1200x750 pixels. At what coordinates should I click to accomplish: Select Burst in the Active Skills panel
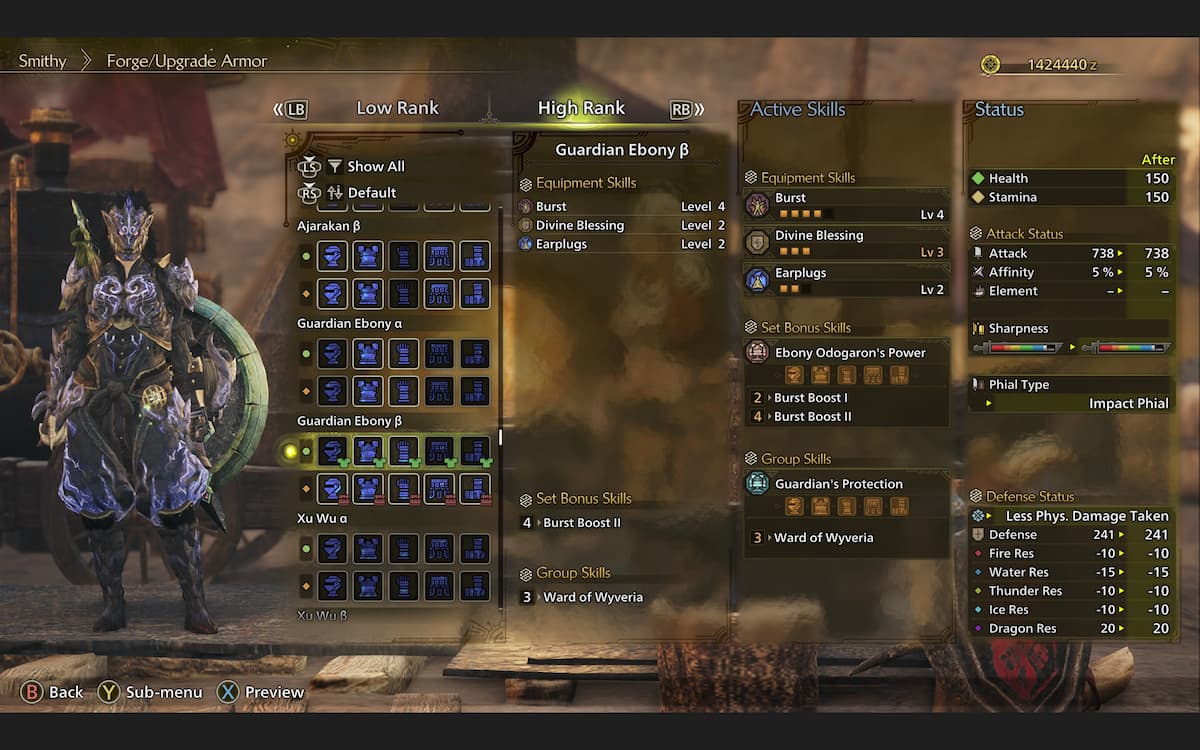coord(846,206)
